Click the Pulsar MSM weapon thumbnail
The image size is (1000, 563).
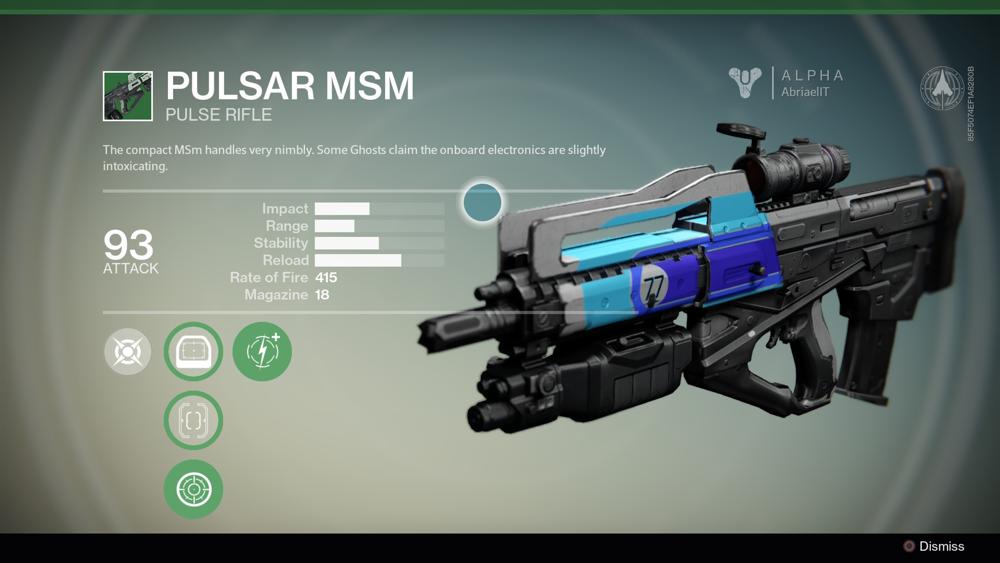128,96
